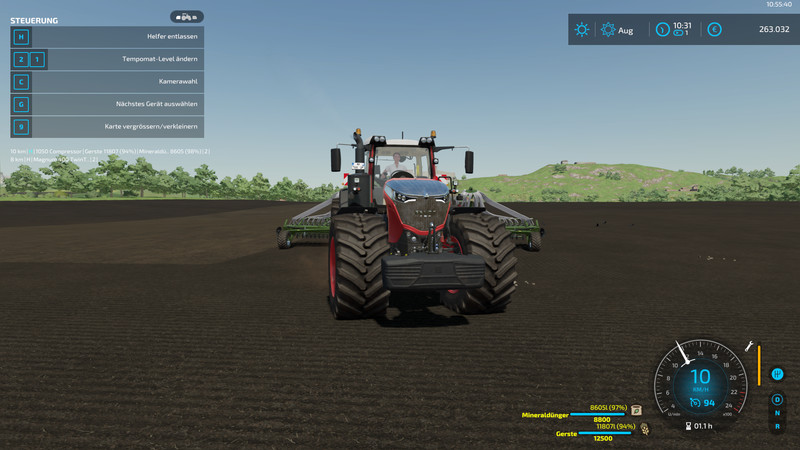Click the vehicle schema icon above the controls panel
Screen dimensions: 800x450
187,17
